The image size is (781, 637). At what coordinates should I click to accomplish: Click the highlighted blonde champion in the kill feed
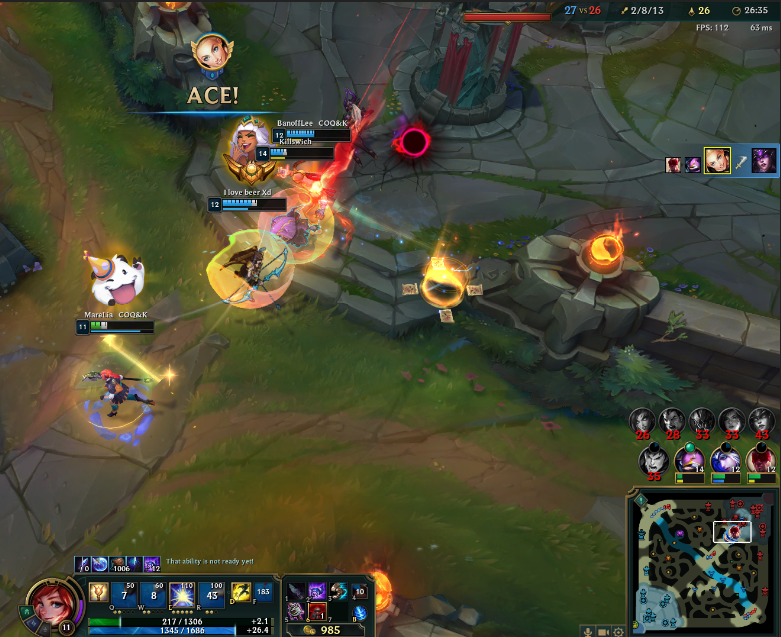pyautogui.click(x=717, y=161)
